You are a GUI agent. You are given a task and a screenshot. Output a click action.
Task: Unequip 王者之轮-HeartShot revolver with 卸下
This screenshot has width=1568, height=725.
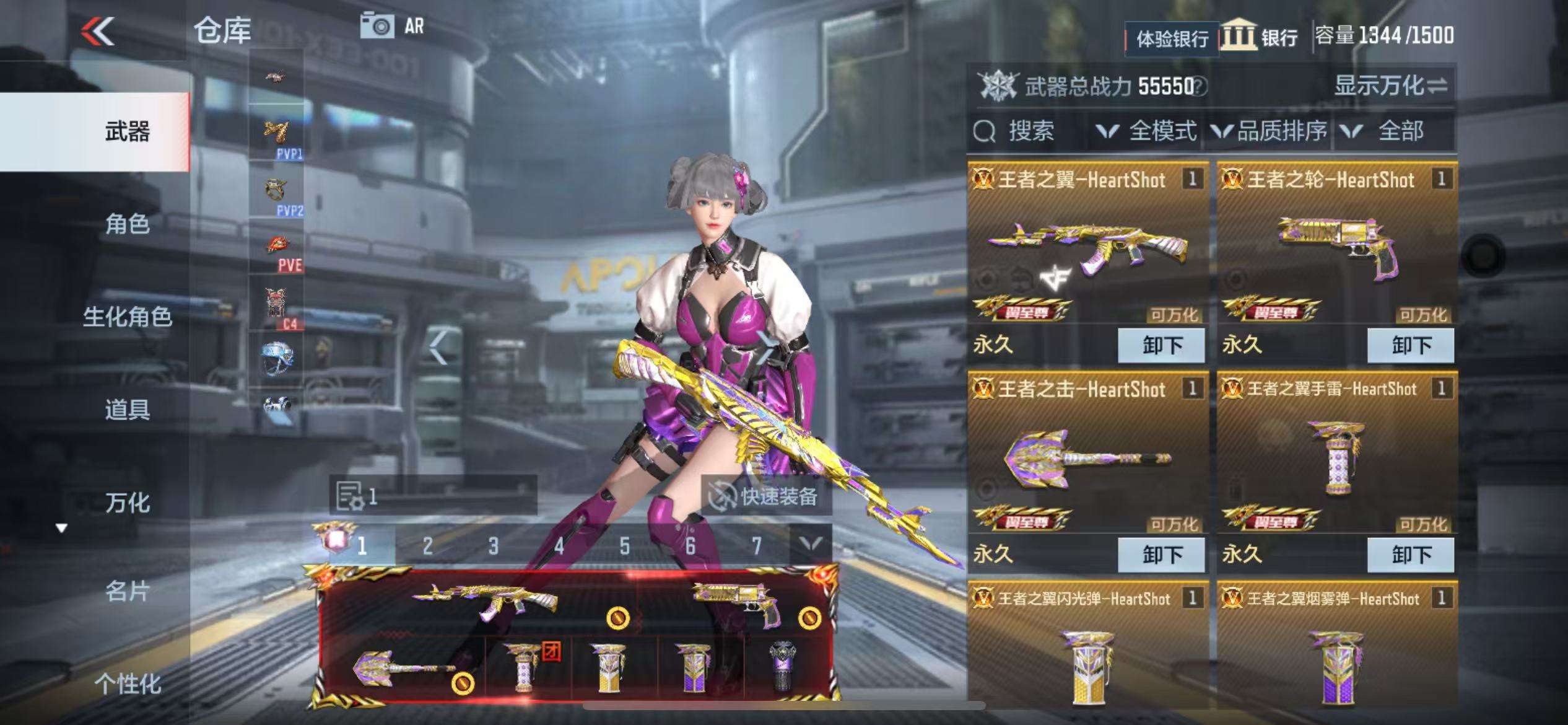pos(1410,345)
